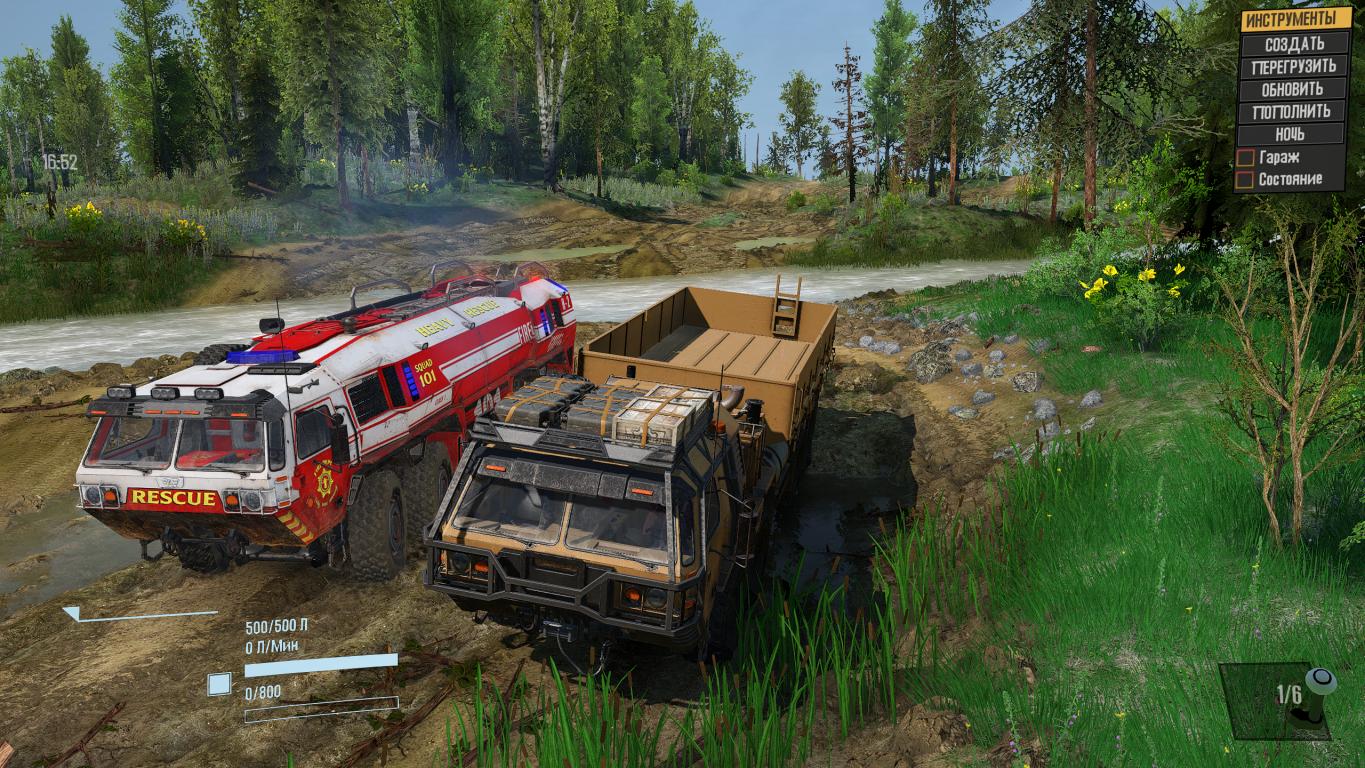Choose the ПОПОЛНИТЬ button
The image size is (1365, 768).
point(1294,111)
